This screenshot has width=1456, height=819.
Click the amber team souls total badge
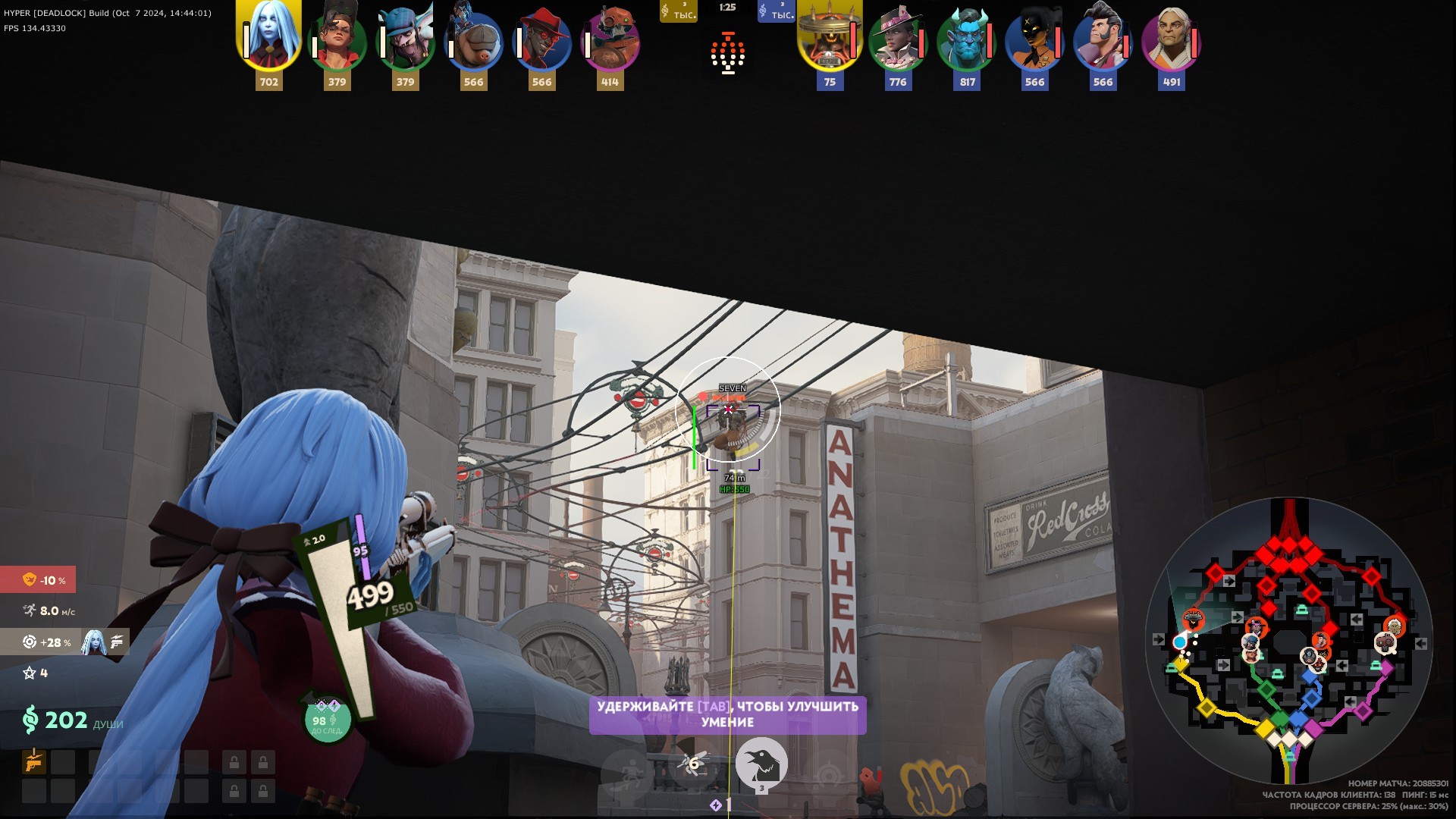click(678, 11)
